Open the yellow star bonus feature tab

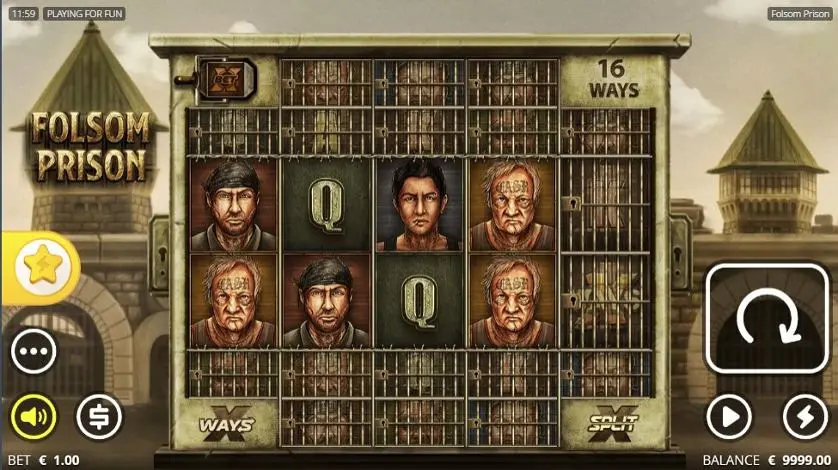42,267
